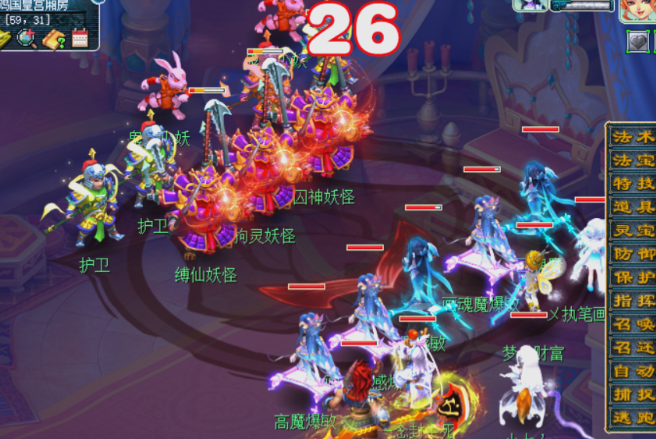Screen dimensions: 656x439
Task: Open the 指挥 command option
Action: pyautogui.click(x=632, y=300)
